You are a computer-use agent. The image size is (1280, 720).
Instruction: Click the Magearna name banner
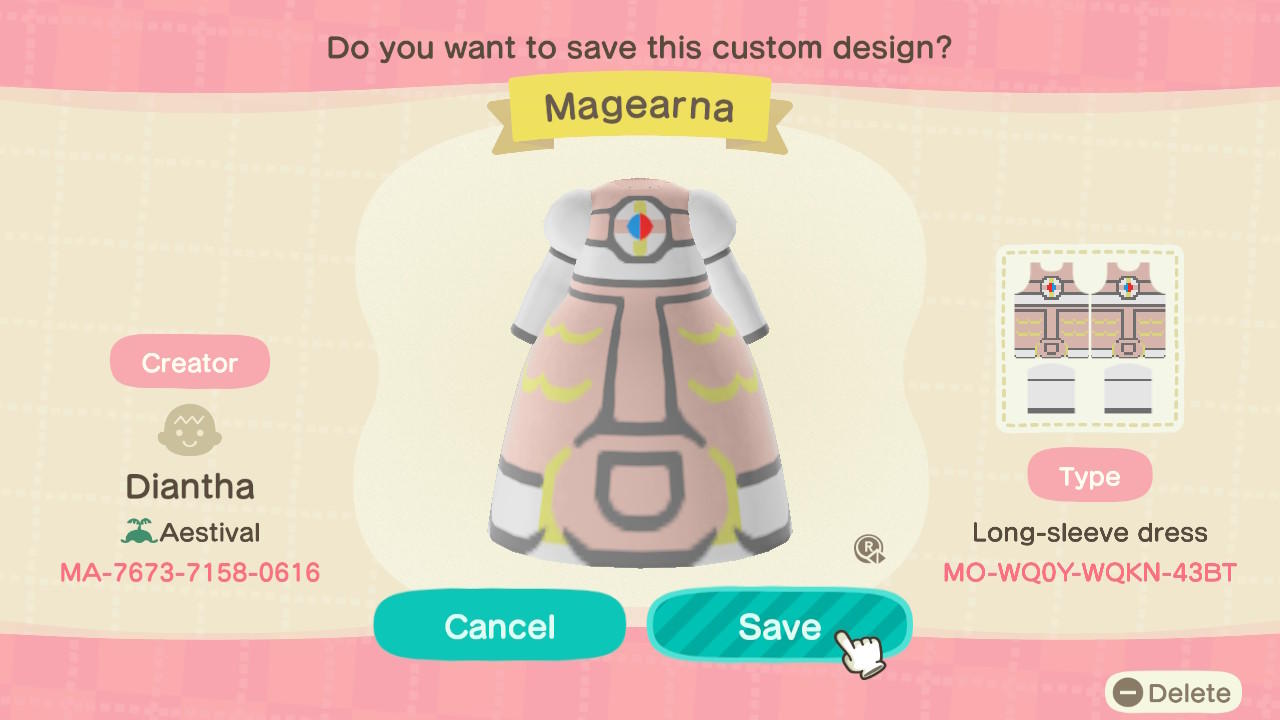(x=640, y=107)
